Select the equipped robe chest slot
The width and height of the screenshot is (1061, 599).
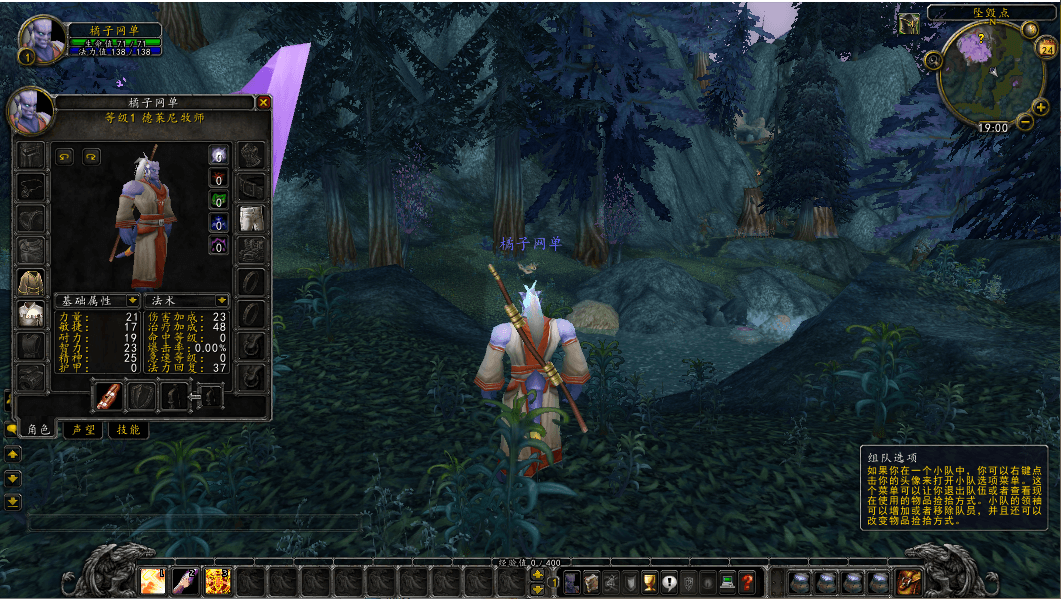point(32,283)
